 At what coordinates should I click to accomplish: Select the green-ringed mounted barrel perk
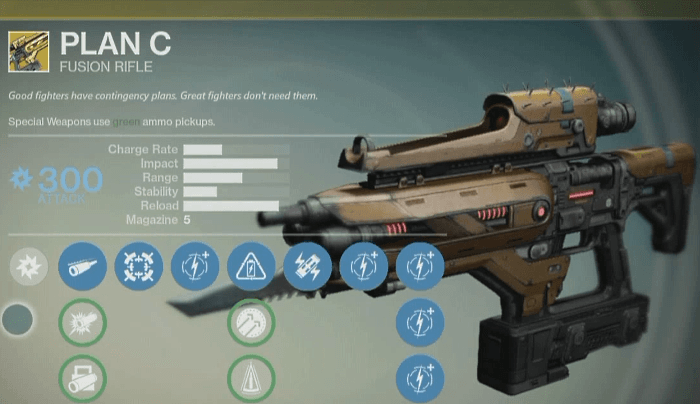pos(83,379)
